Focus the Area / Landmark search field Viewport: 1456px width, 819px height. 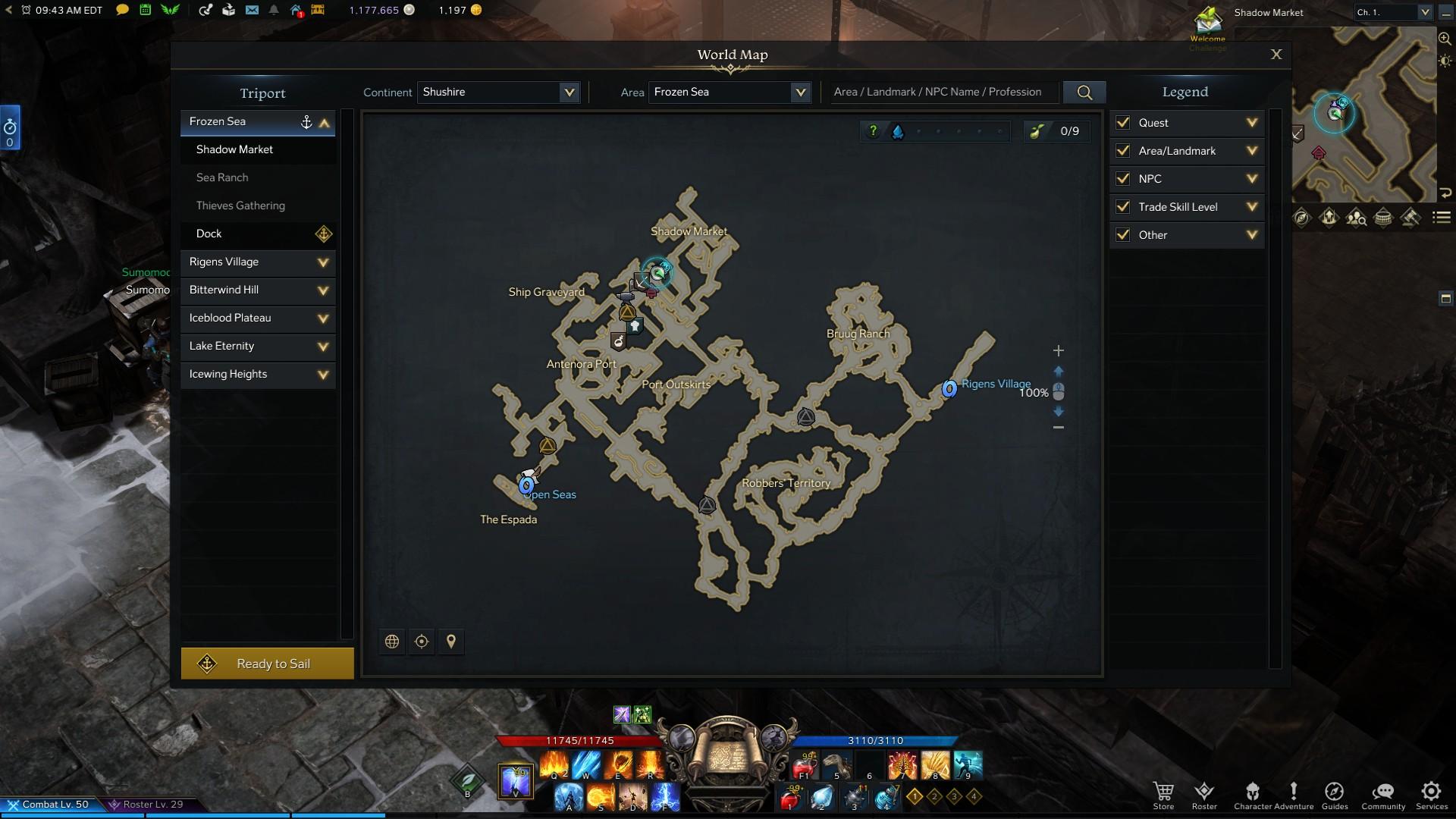(943, 93)
